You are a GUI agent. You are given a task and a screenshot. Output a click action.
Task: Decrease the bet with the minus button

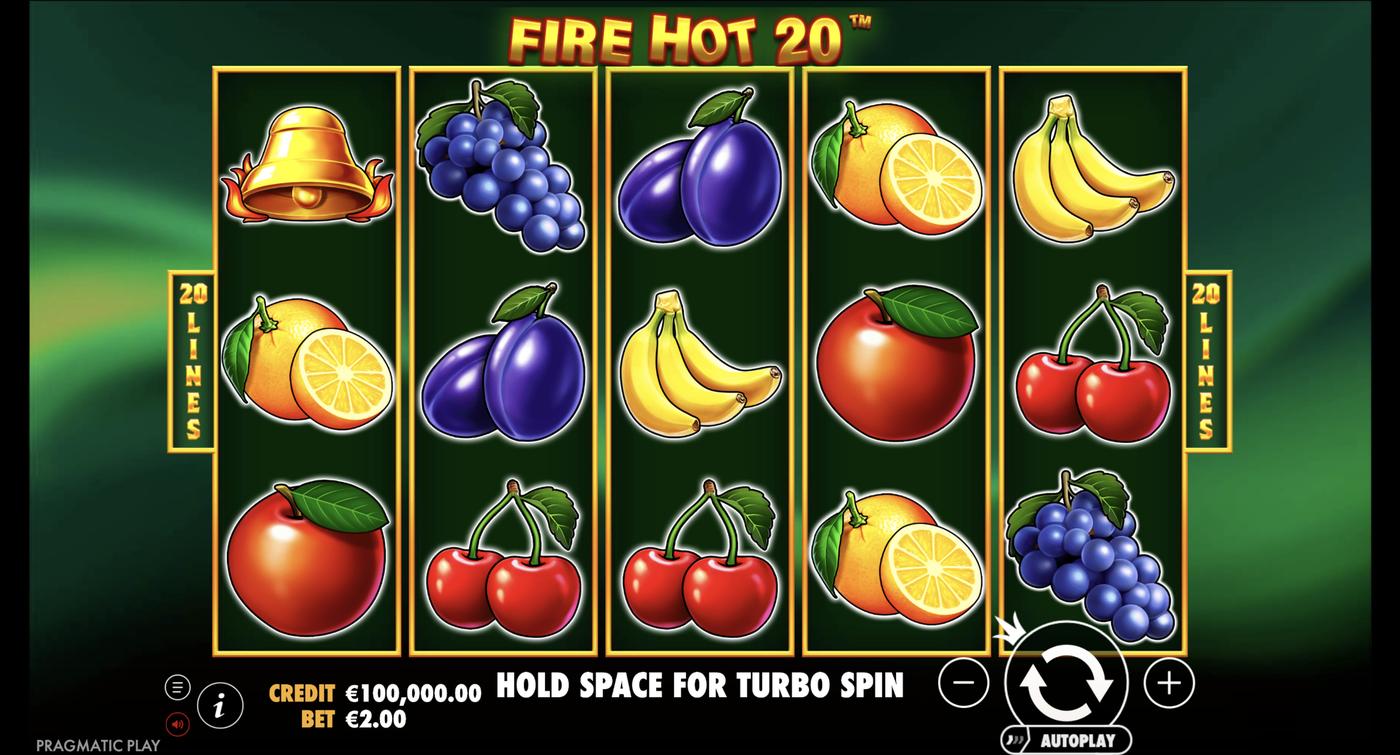click(x=962, y=683)
